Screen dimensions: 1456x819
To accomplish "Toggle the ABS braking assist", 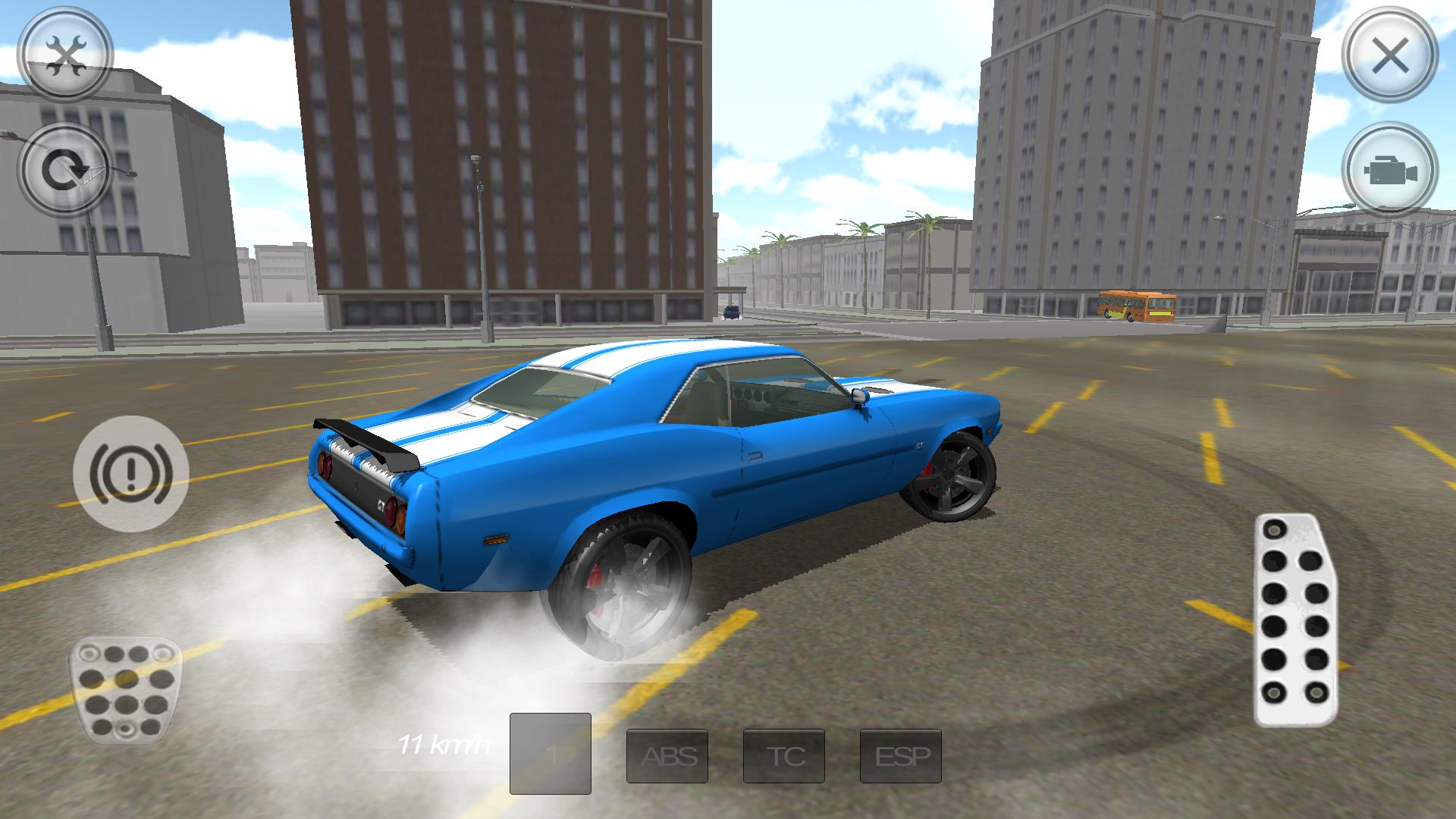I will (669, 755).
